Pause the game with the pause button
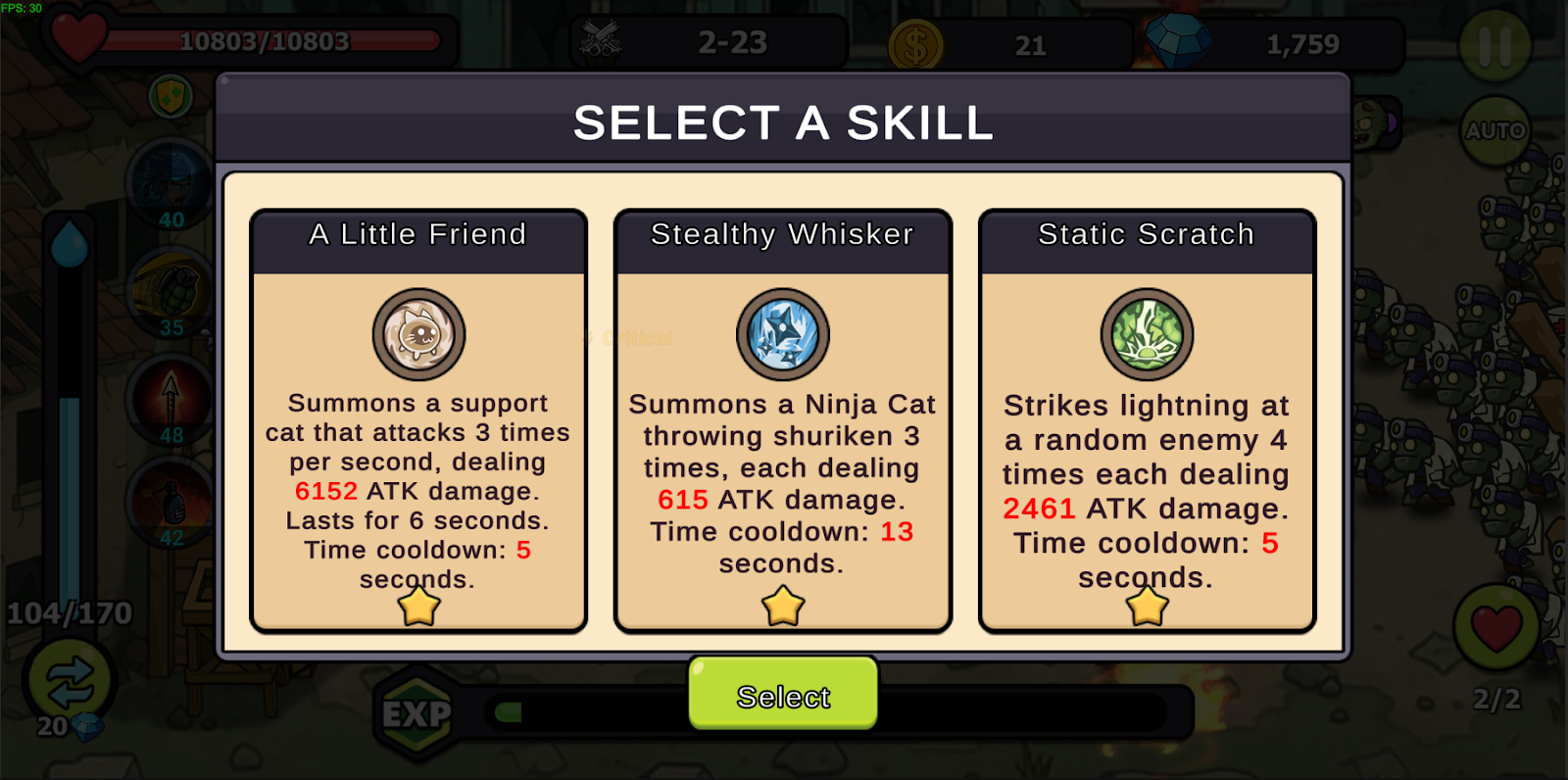Viewport: 1568px width, 780px height. pyautogui.click(x=1494, y=45)
